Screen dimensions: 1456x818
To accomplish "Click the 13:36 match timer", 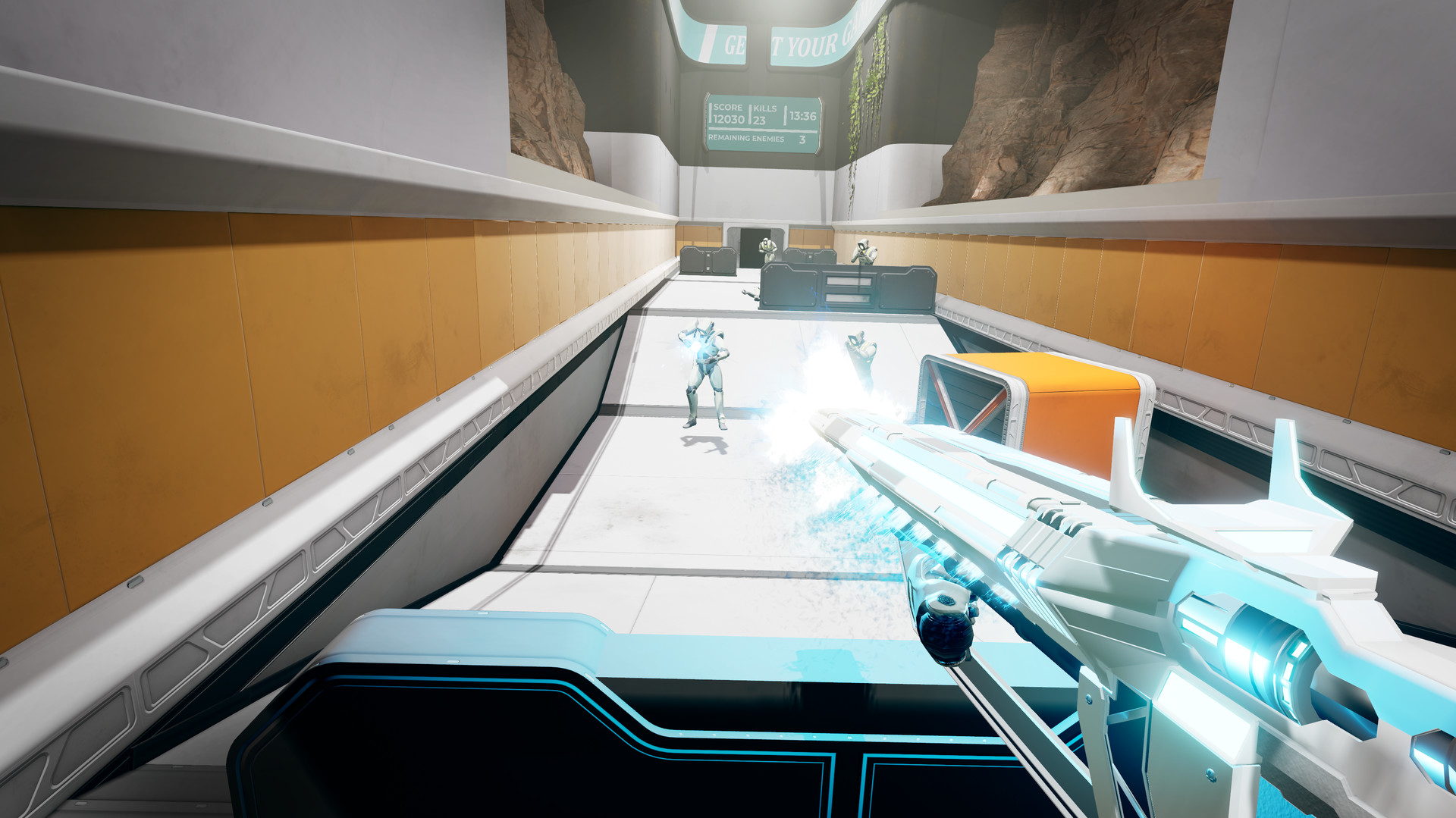I will point(802,115).
